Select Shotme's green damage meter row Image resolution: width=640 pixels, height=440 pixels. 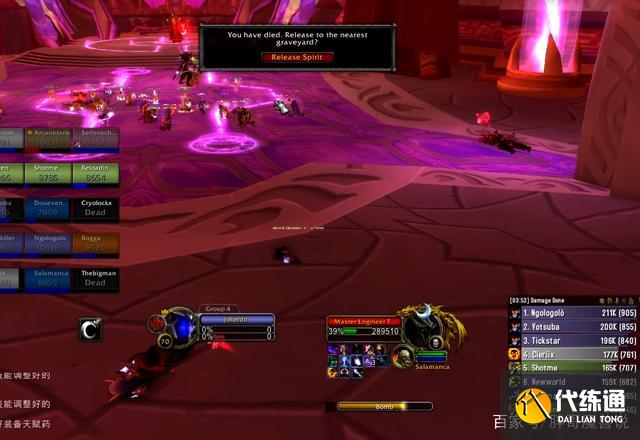click(x=562, y=367)
